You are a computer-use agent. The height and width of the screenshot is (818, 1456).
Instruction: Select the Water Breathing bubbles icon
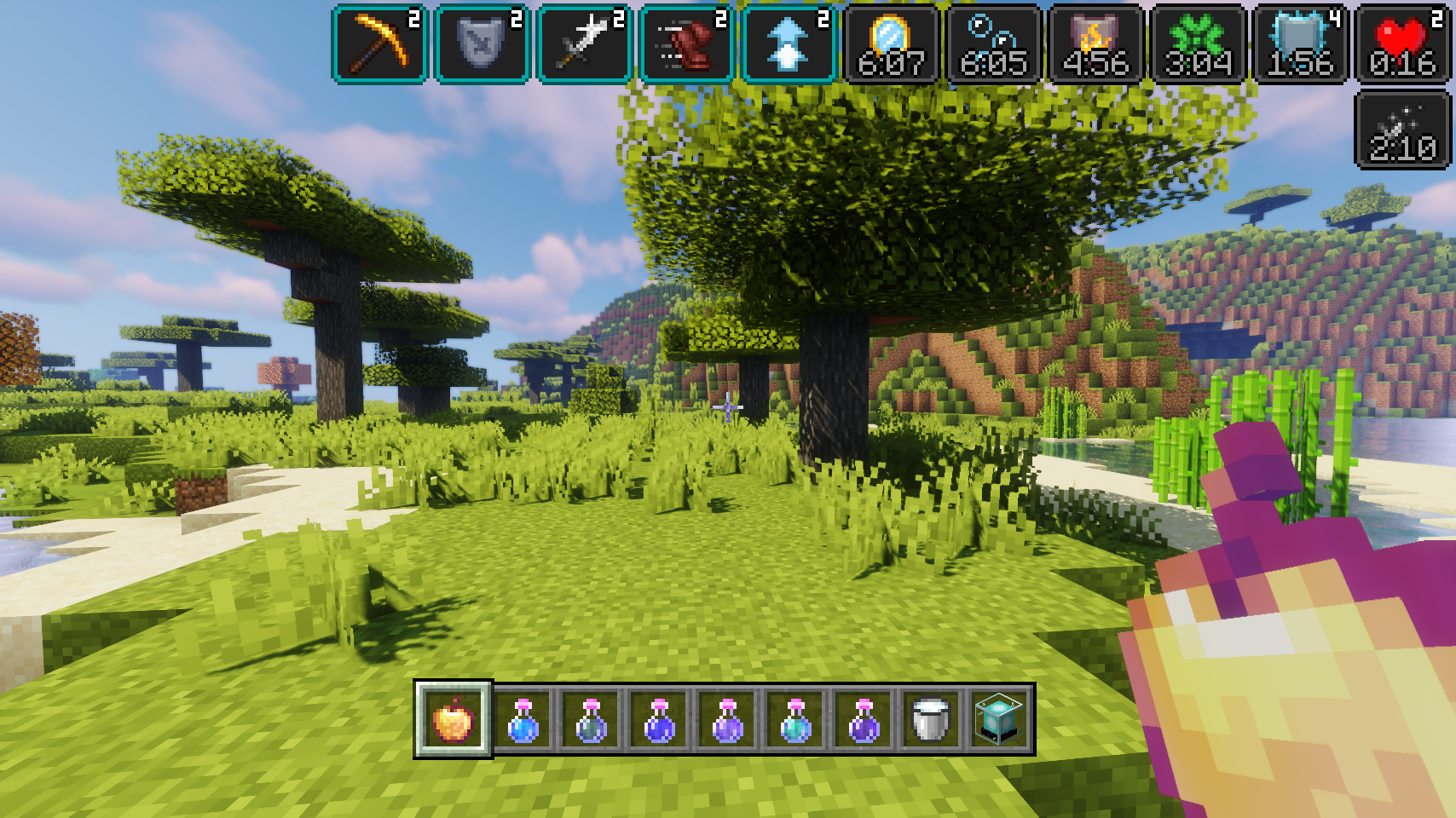994,44
